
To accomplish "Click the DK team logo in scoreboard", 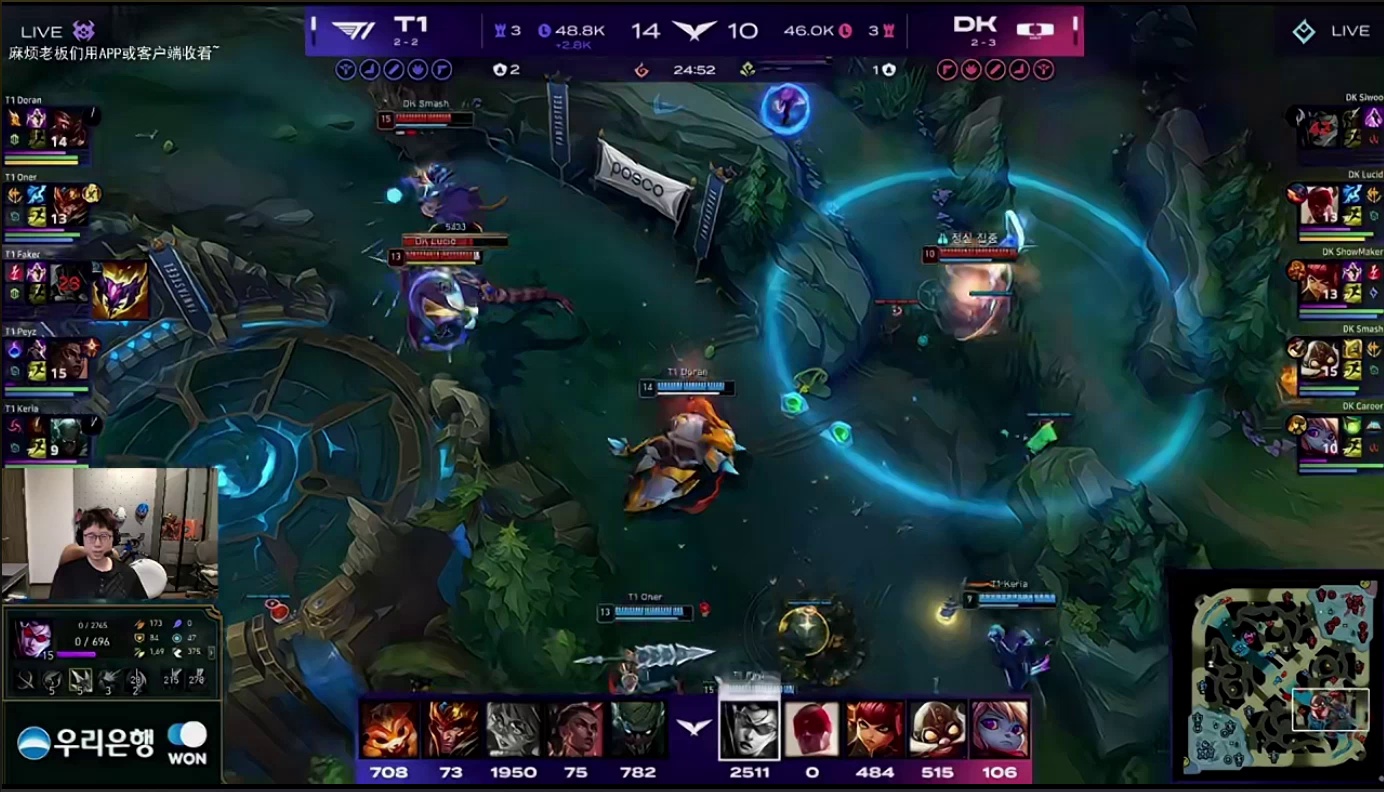I will [x=1037, y=30].
